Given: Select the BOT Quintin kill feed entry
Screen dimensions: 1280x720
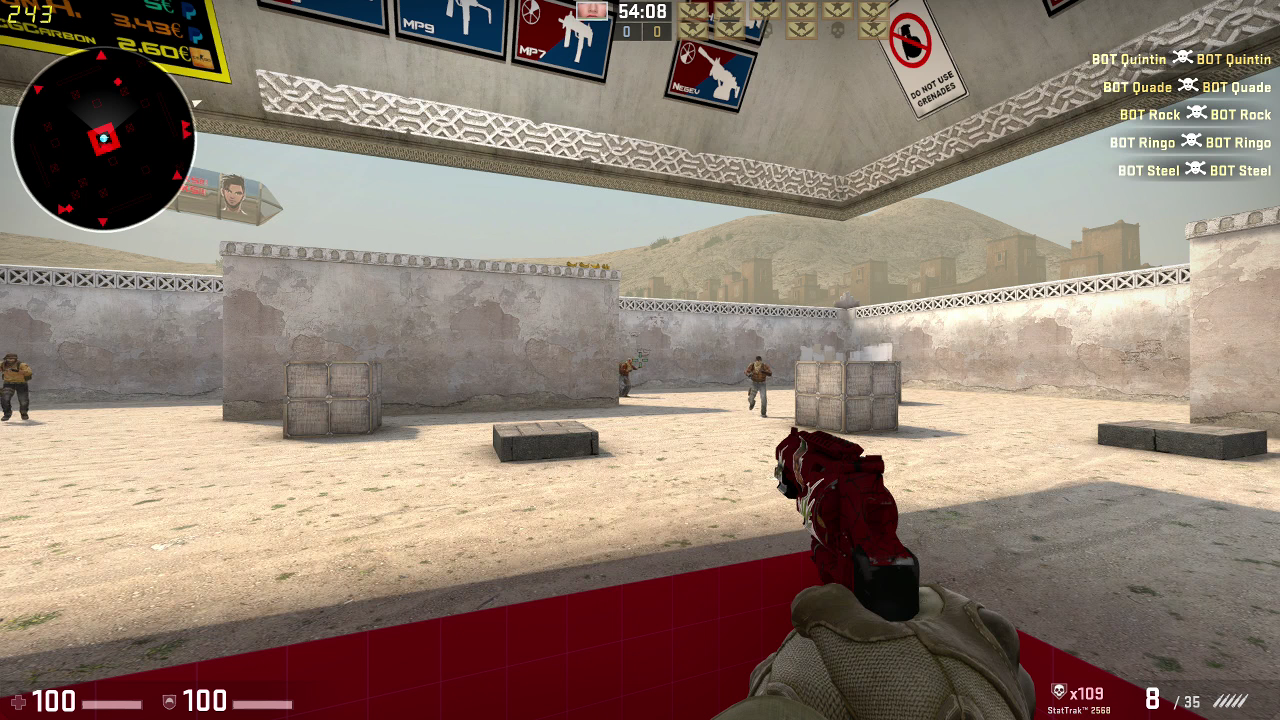Looking at the screenshot, I should (1181, 59).
